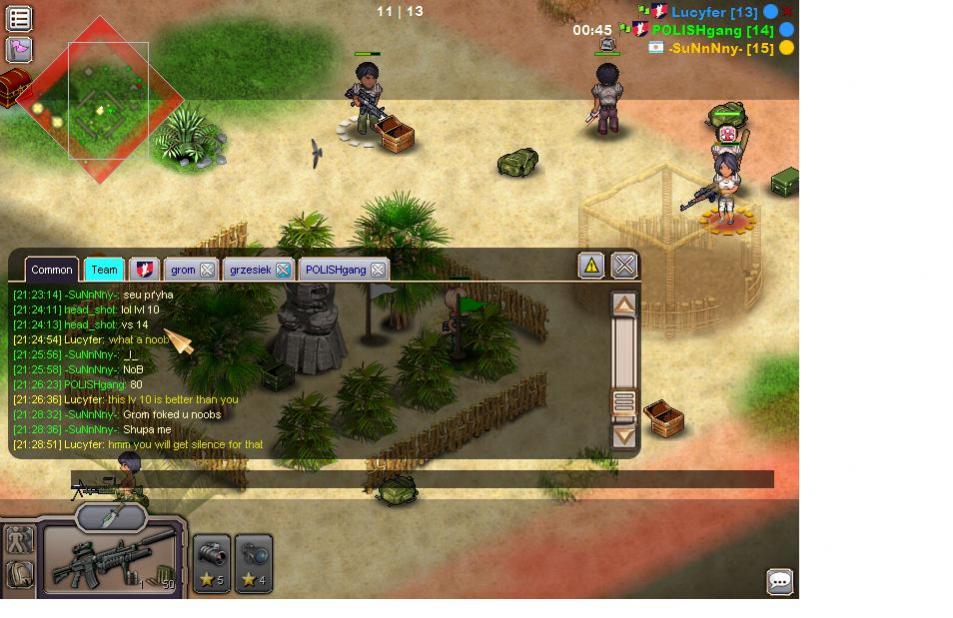Close the chat window

(624, 265)
